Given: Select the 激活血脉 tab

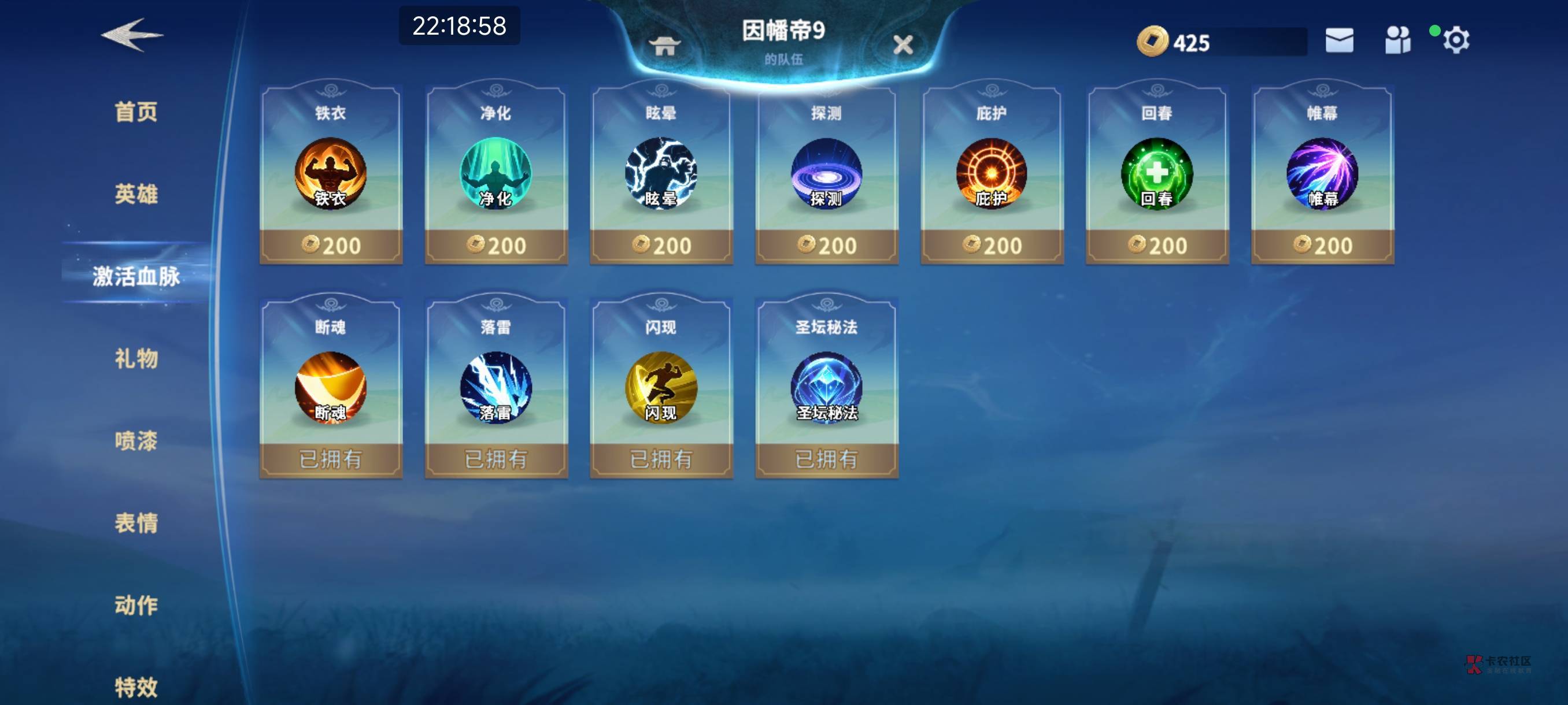Looking at the screenshot, I should 136,276.
